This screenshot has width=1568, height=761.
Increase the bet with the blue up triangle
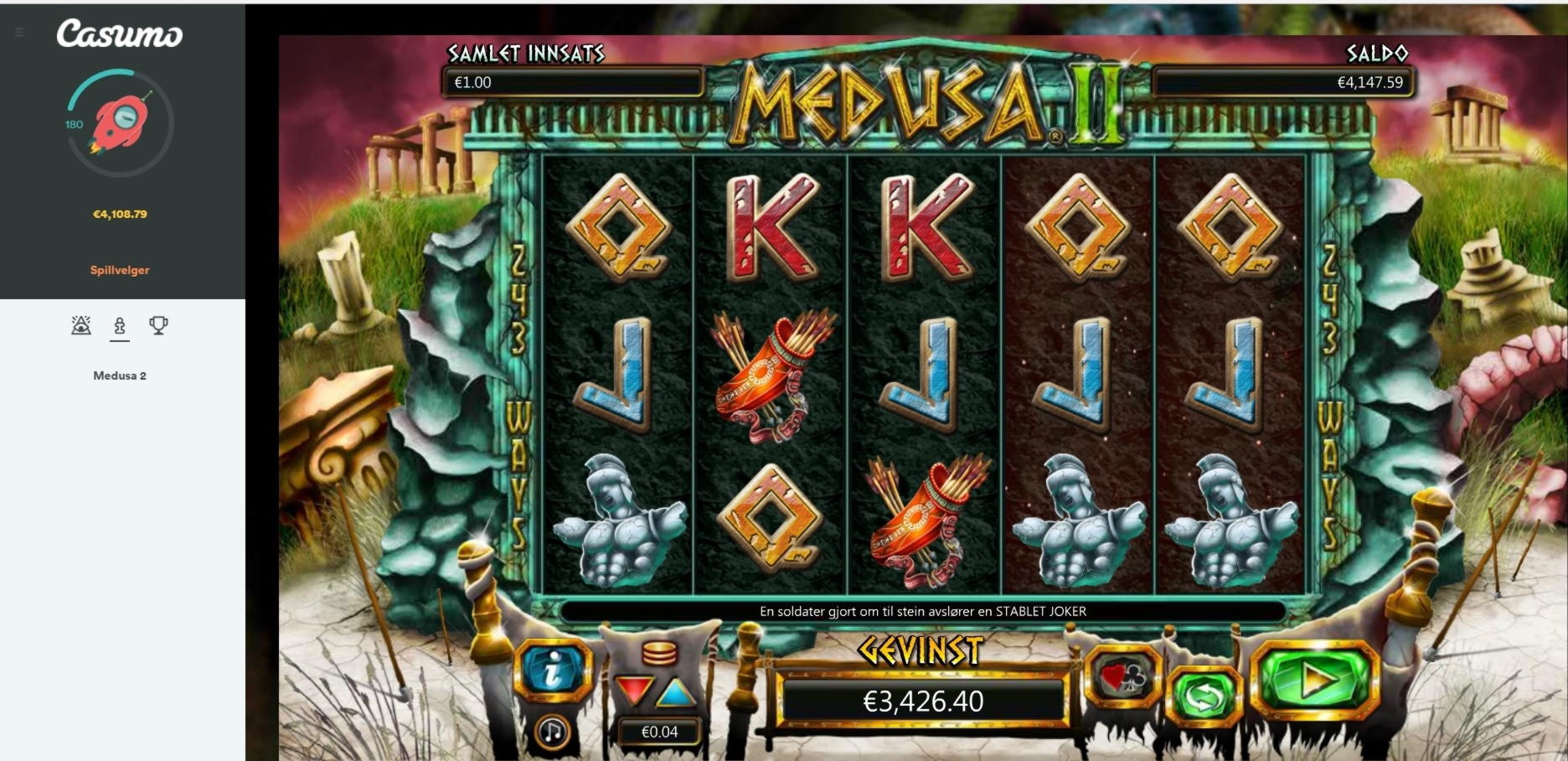pos(676,692)
